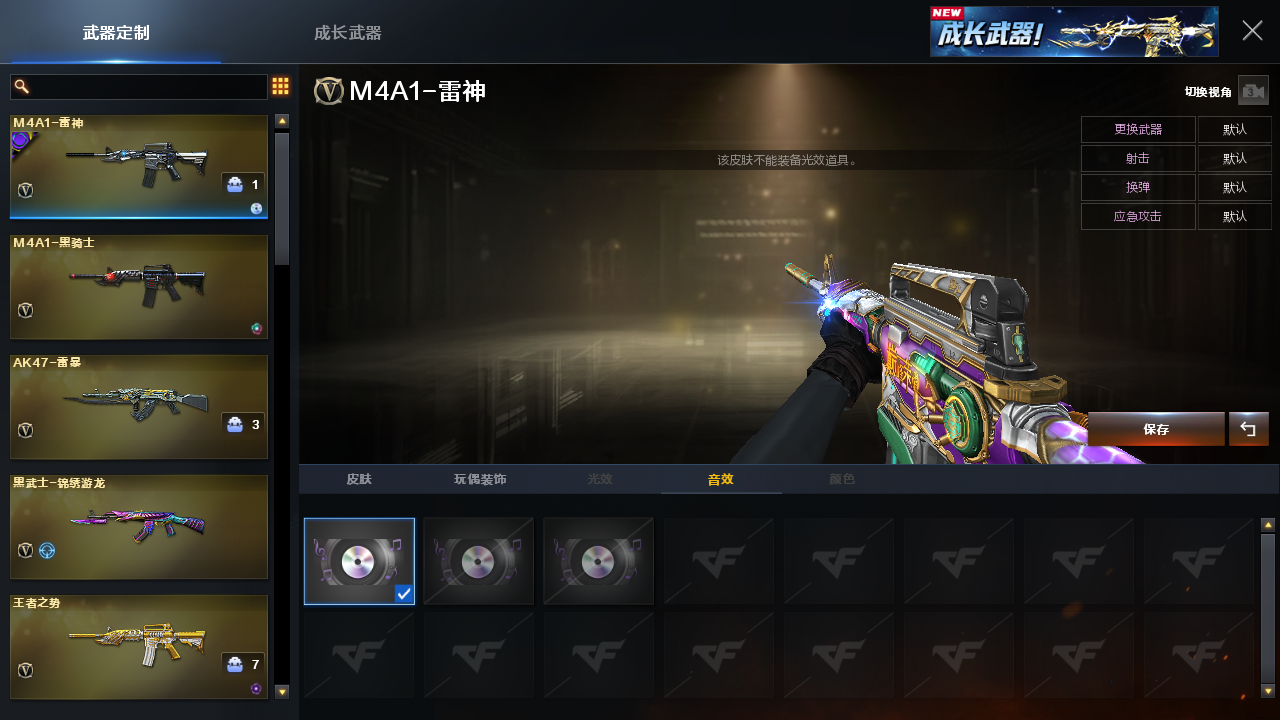Close the weapon customization window
The height and width of the screenshot is (720, 1280).
tap(1252, 31)
